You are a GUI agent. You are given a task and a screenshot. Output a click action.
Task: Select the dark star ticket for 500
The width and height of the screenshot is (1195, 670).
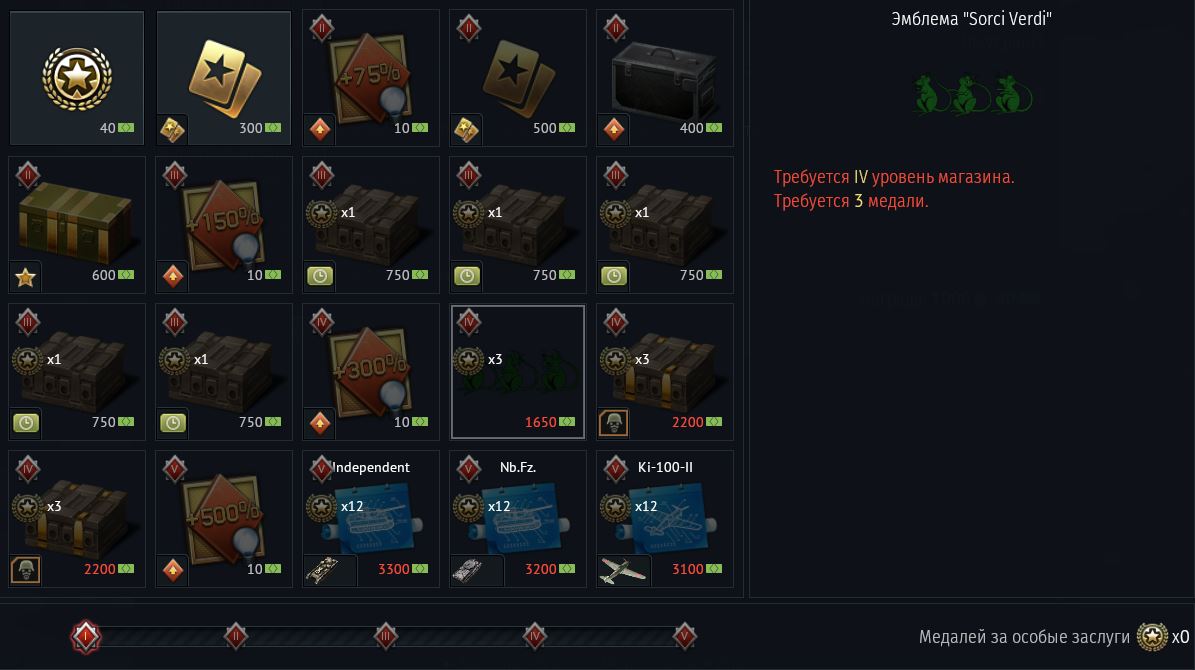tap(518, 78)
